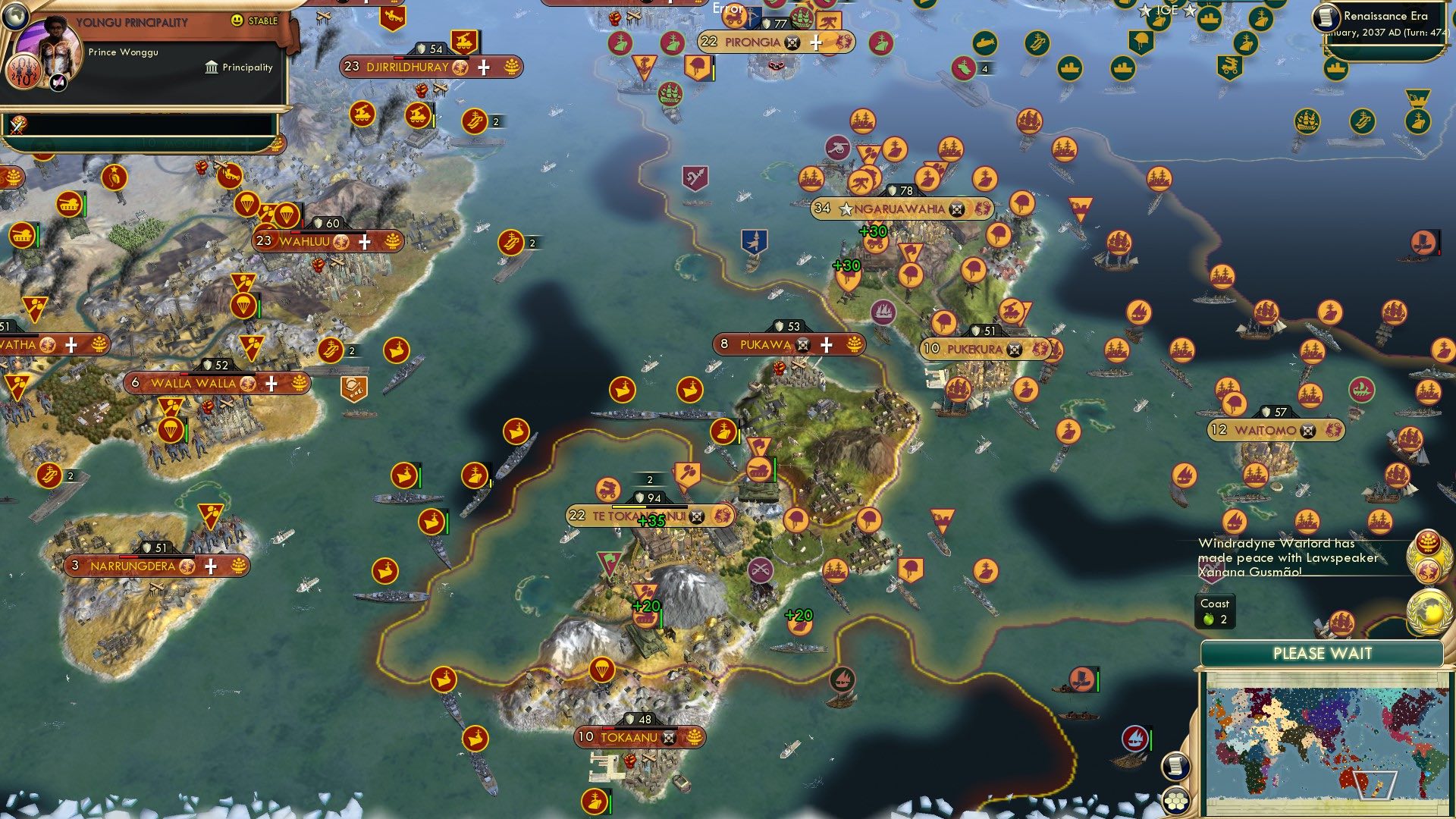Click the PLEASE WAIT panel button

[1323, 652]
